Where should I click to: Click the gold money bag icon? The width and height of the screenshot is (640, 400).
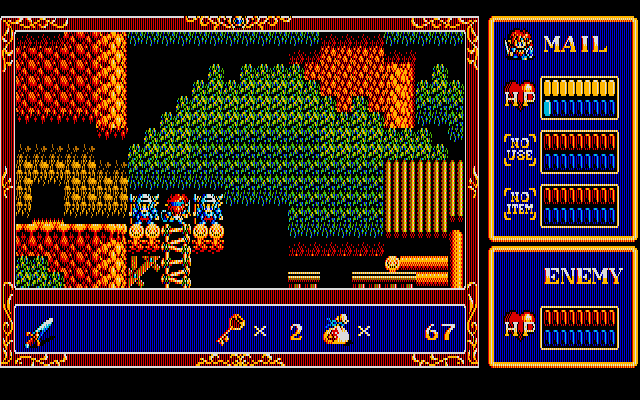click(x=336, y=329)
